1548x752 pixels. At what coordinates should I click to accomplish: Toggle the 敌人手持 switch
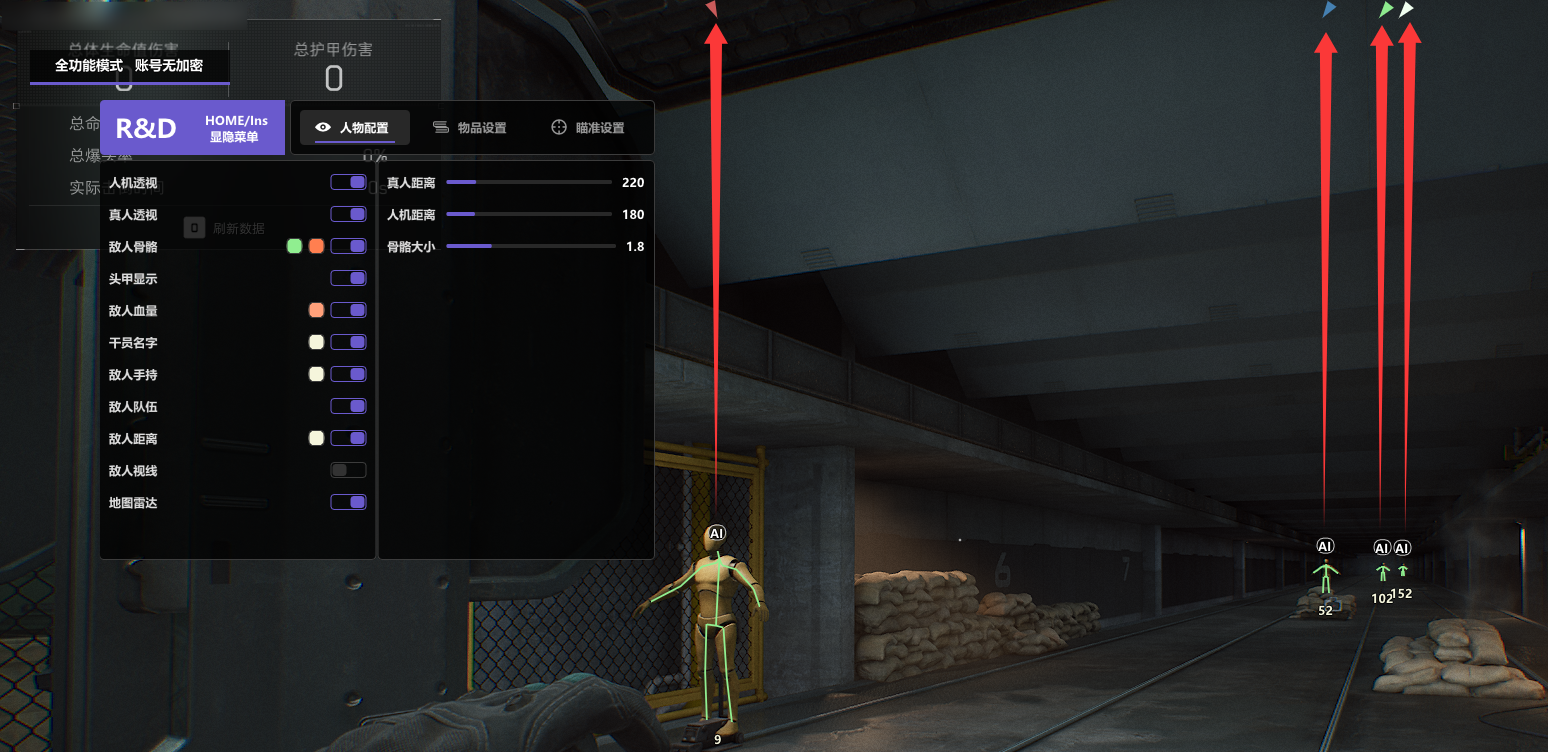point(348,374)
